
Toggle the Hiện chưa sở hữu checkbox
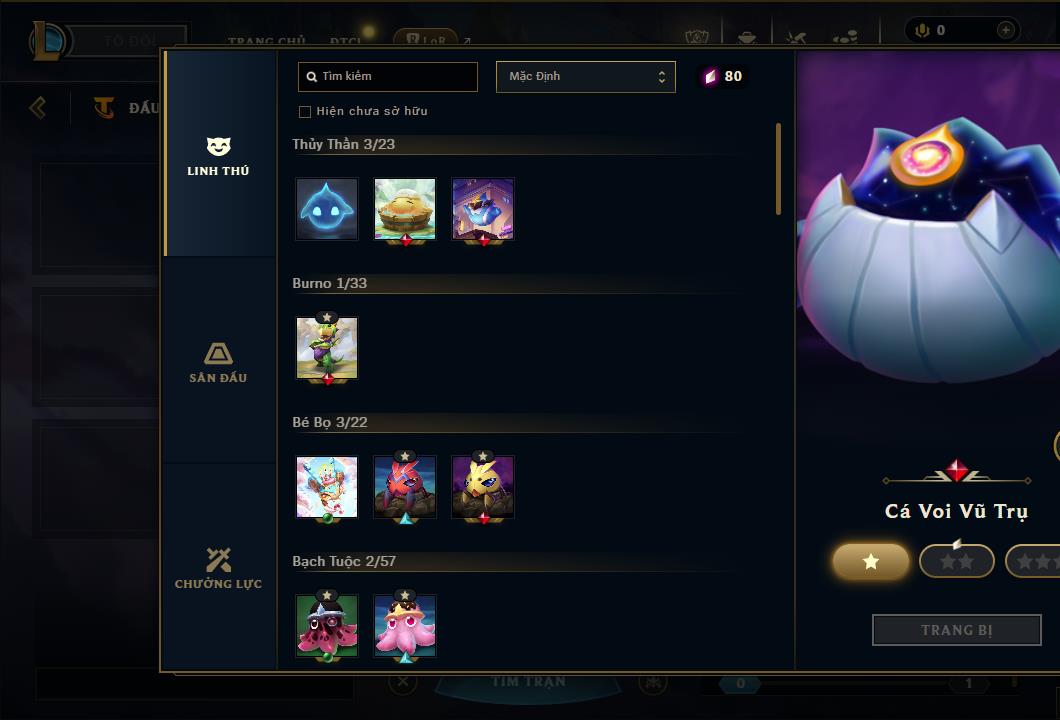[305, 112]
